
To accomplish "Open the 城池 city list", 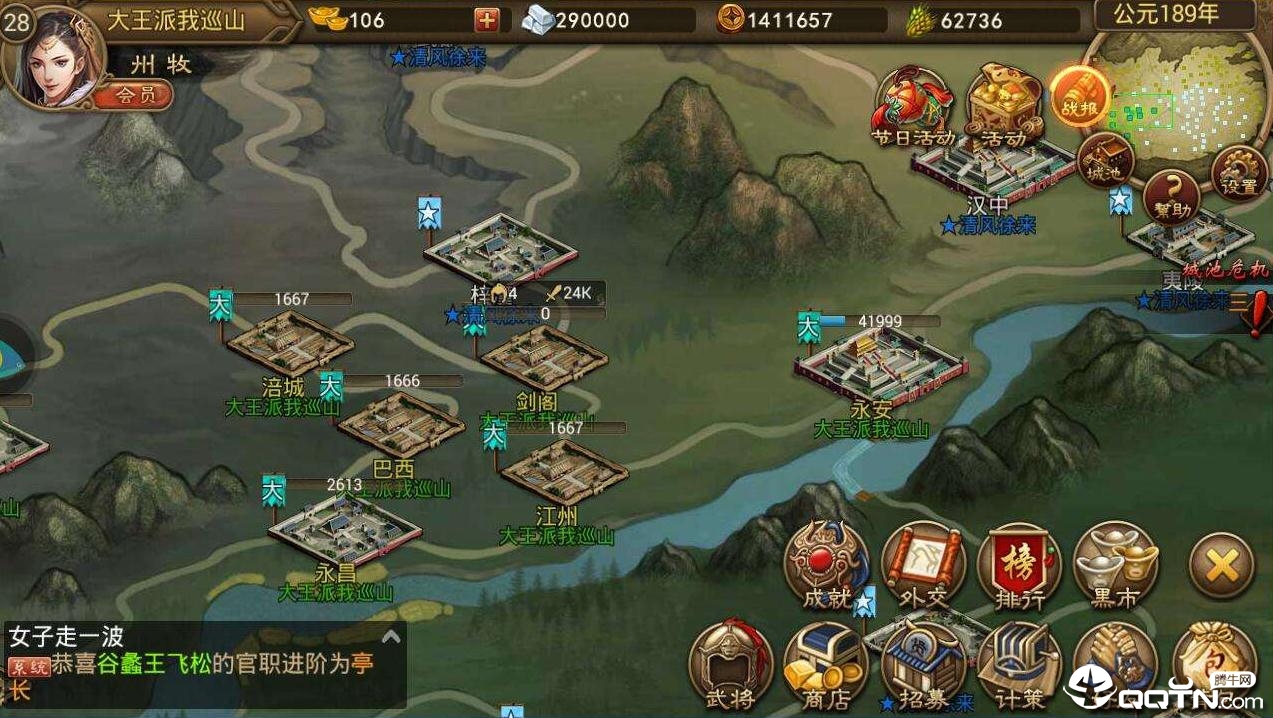I will (x=1105, y=160).
